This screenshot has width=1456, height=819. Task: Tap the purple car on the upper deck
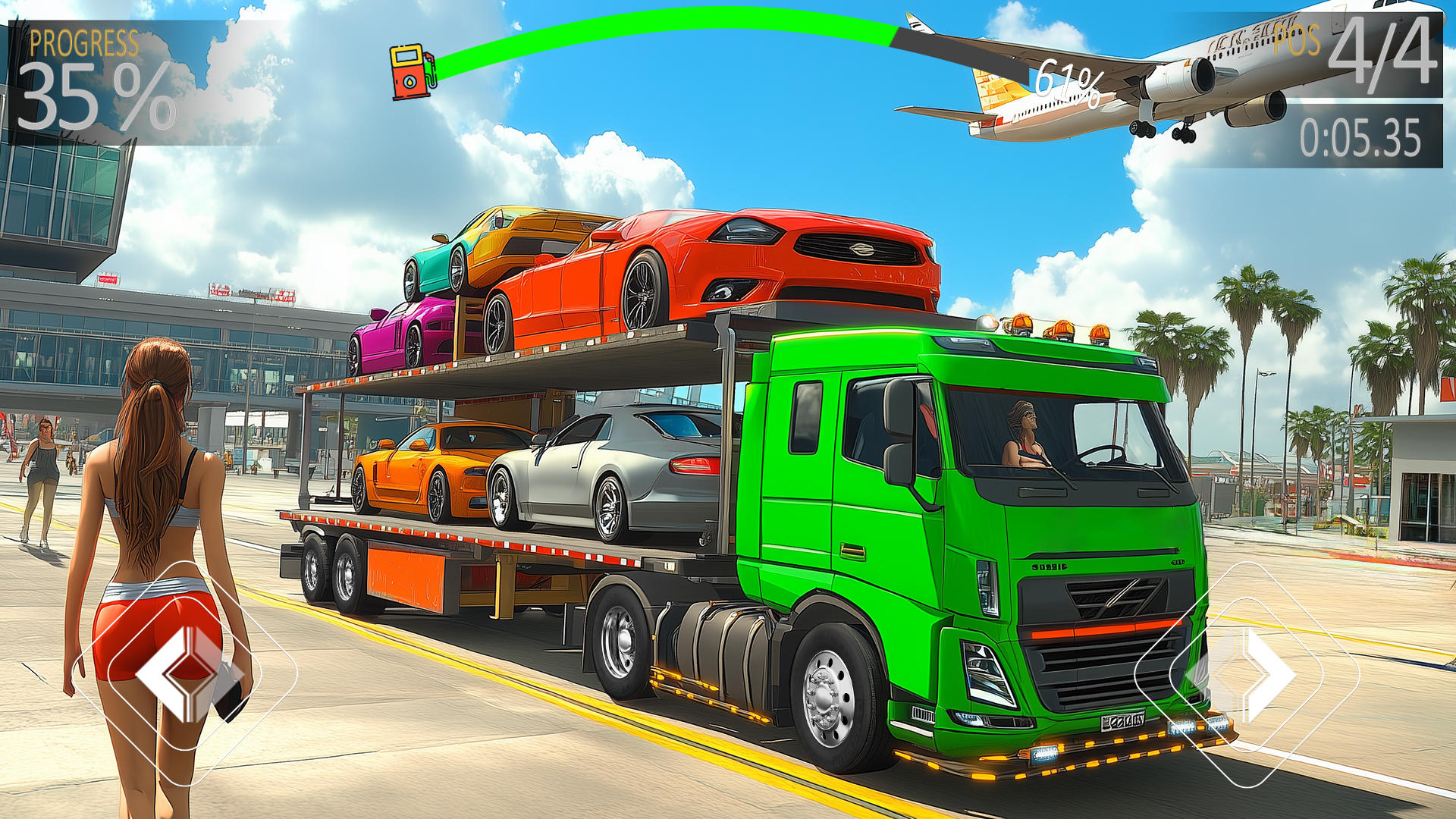coord(402,334)
